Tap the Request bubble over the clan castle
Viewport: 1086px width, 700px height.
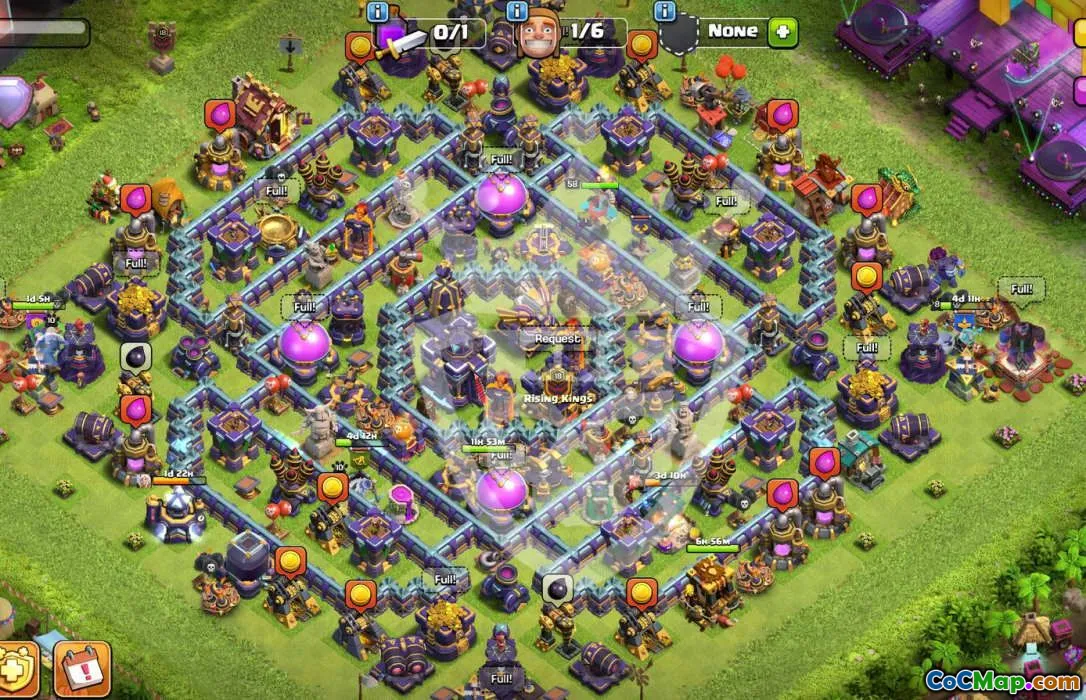557,339
